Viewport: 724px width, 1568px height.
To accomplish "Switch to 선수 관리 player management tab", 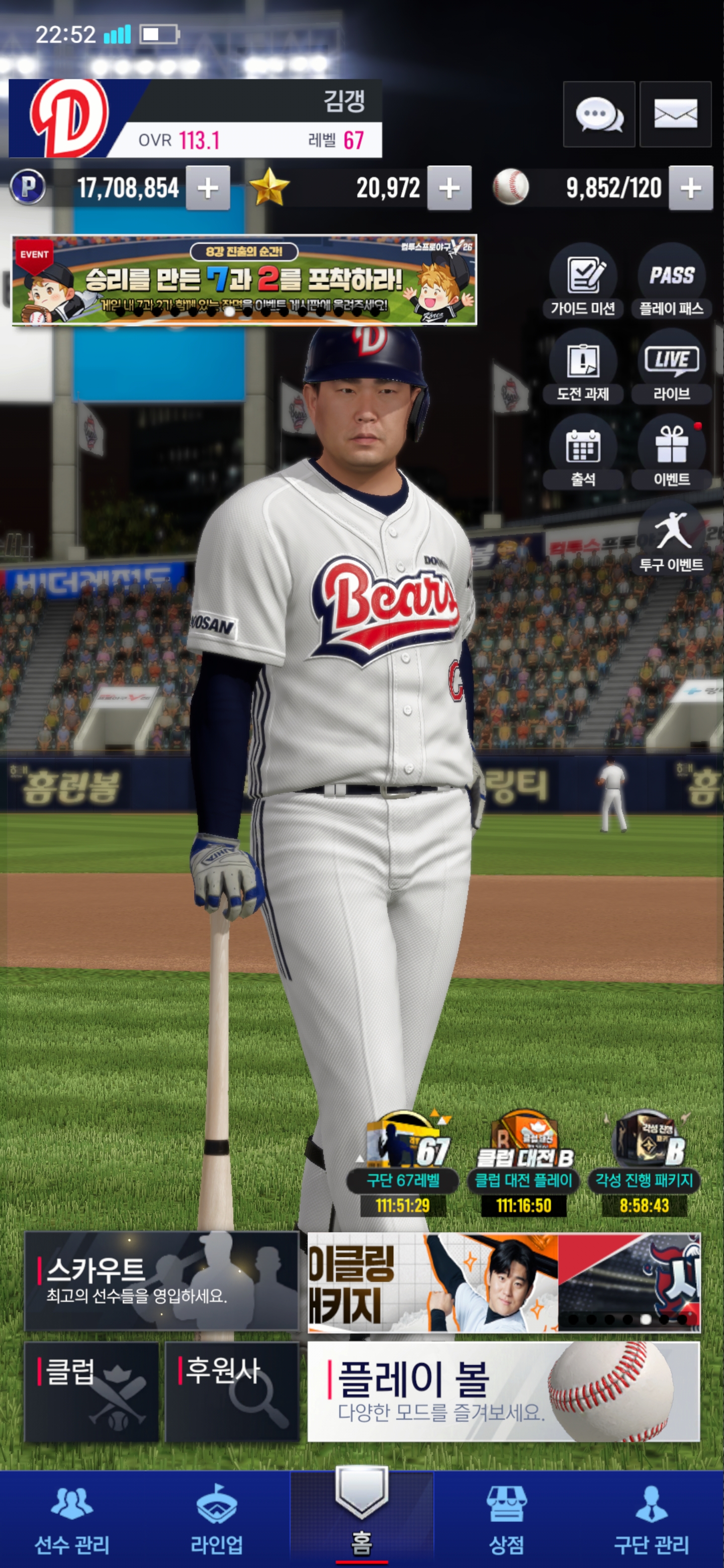I will click(x=72, y=1519).
